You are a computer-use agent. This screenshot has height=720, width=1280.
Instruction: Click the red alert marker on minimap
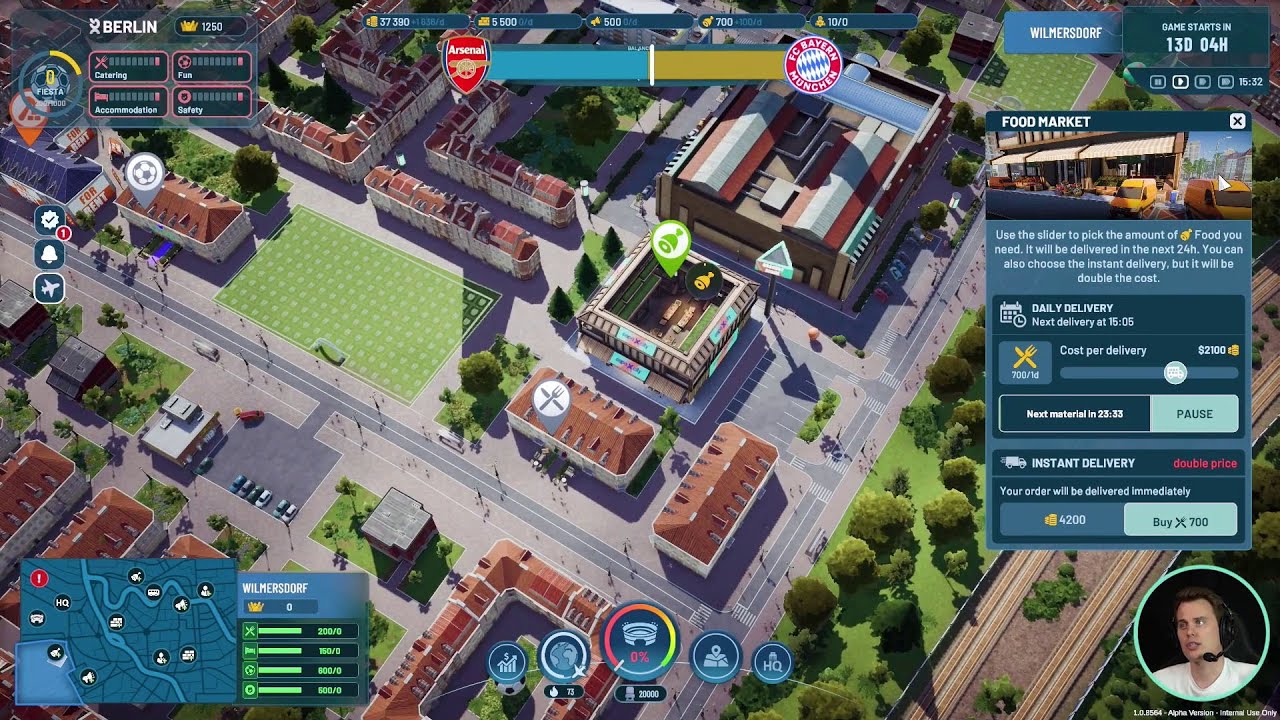coord(39,578)
